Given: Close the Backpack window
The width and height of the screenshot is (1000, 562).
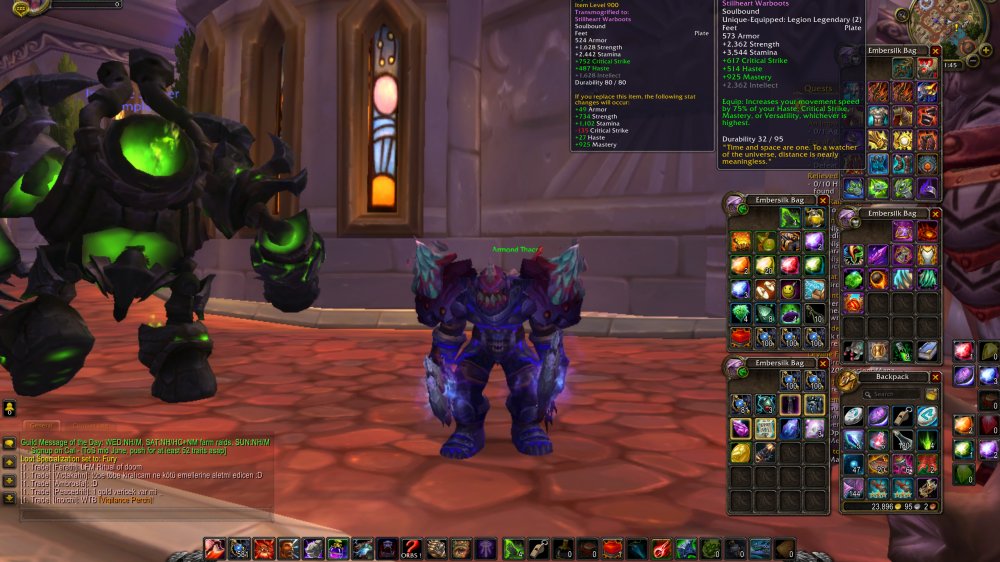Looking at the screenshot, I should 936,377.
